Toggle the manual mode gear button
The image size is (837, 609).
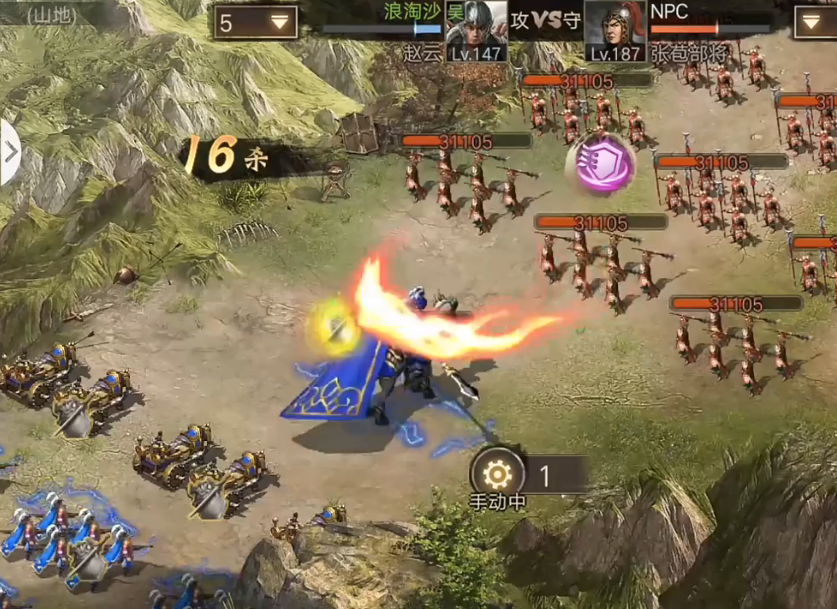pos(495,475)
